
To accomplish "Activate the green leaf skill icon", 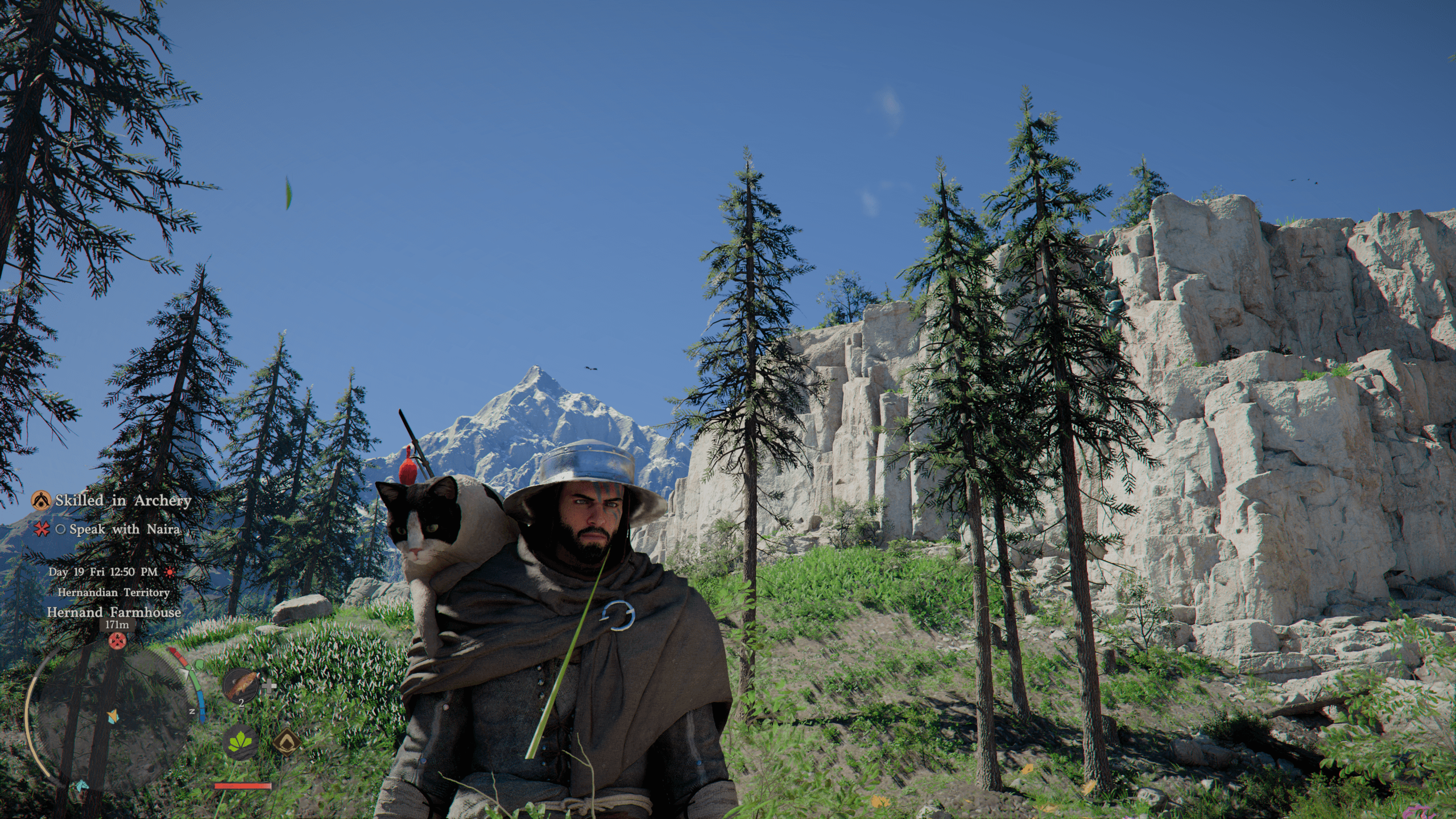I will click(241, 743).
